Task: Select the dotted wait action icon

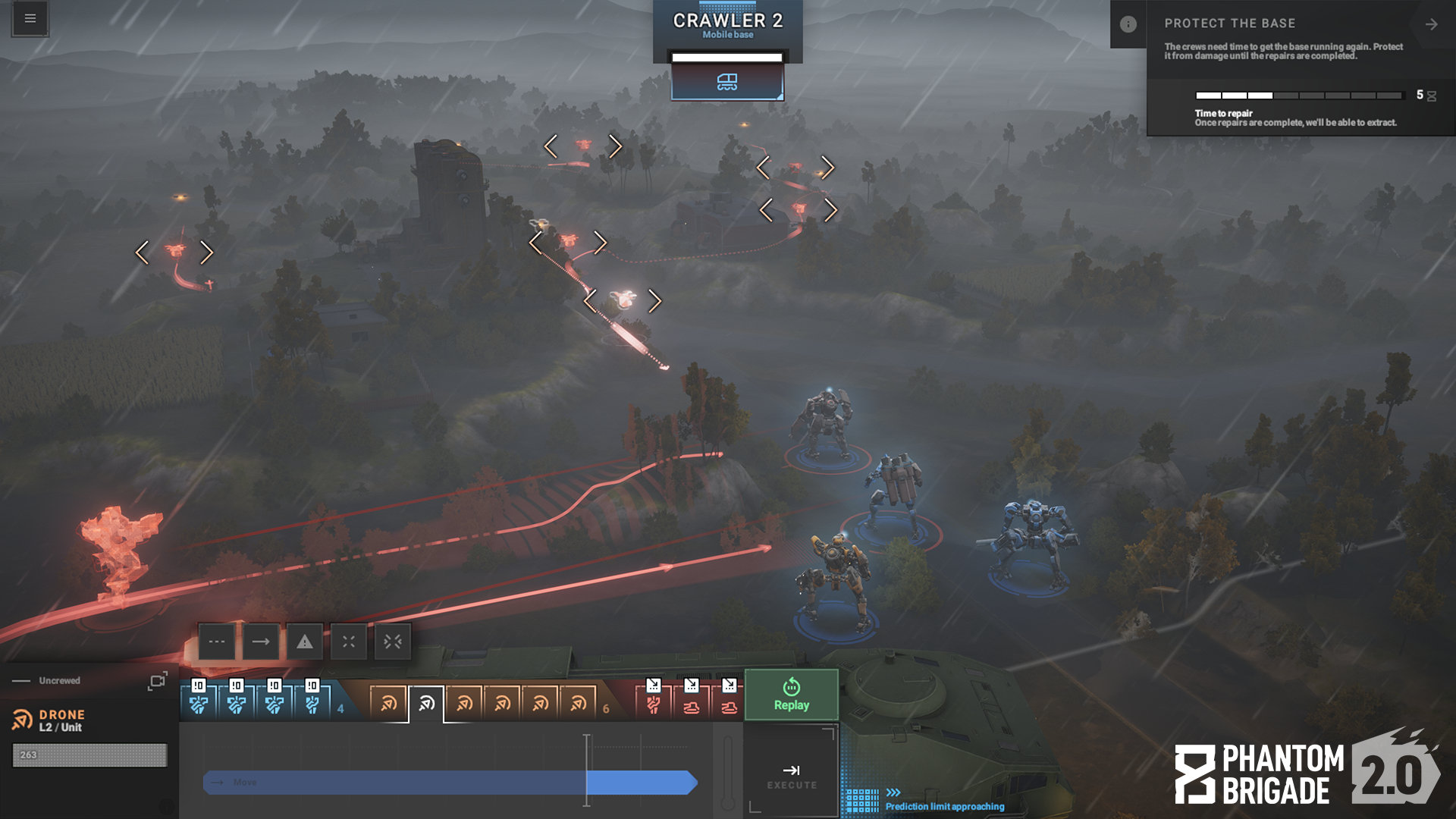Action: point(218,642)
